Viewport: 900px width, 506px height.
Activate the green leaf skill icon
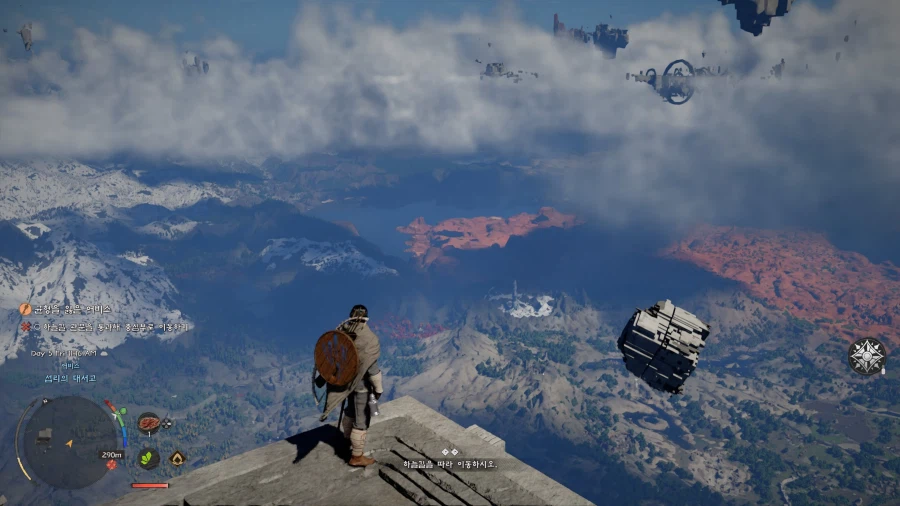click(148, 458)
